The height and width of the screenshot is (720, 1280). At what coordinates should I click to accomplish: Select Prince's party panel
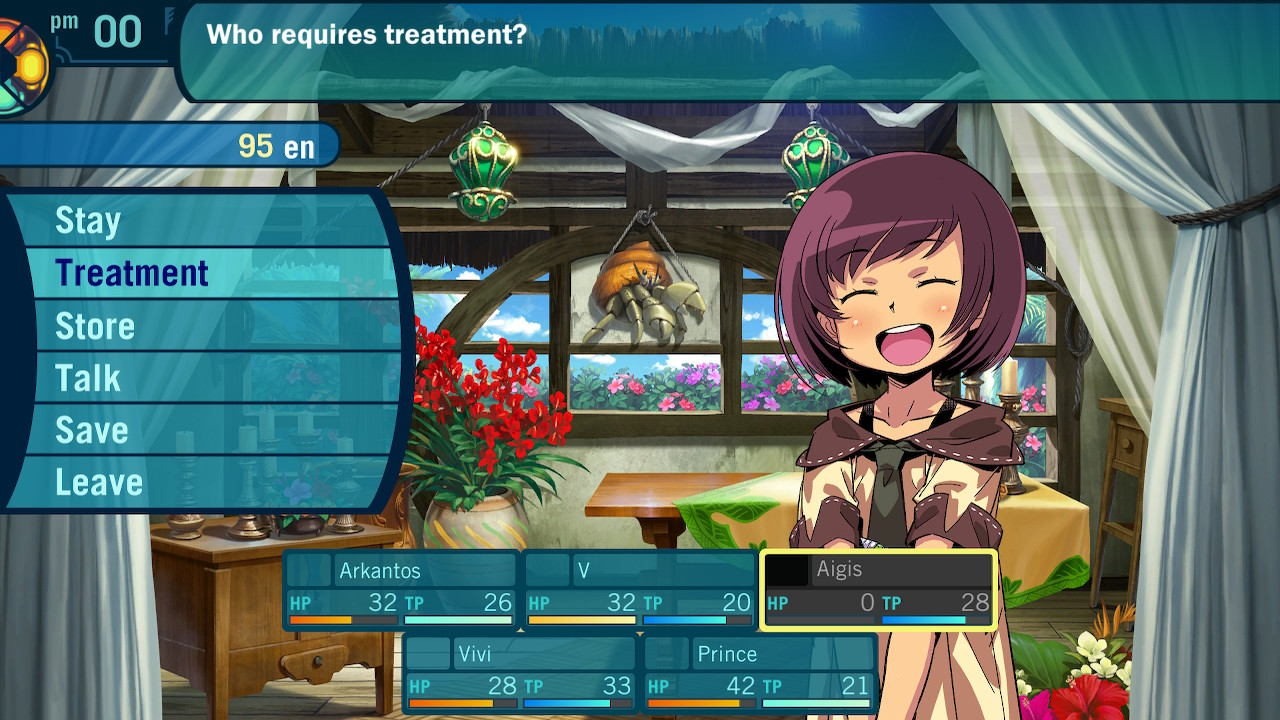[760, 673]
